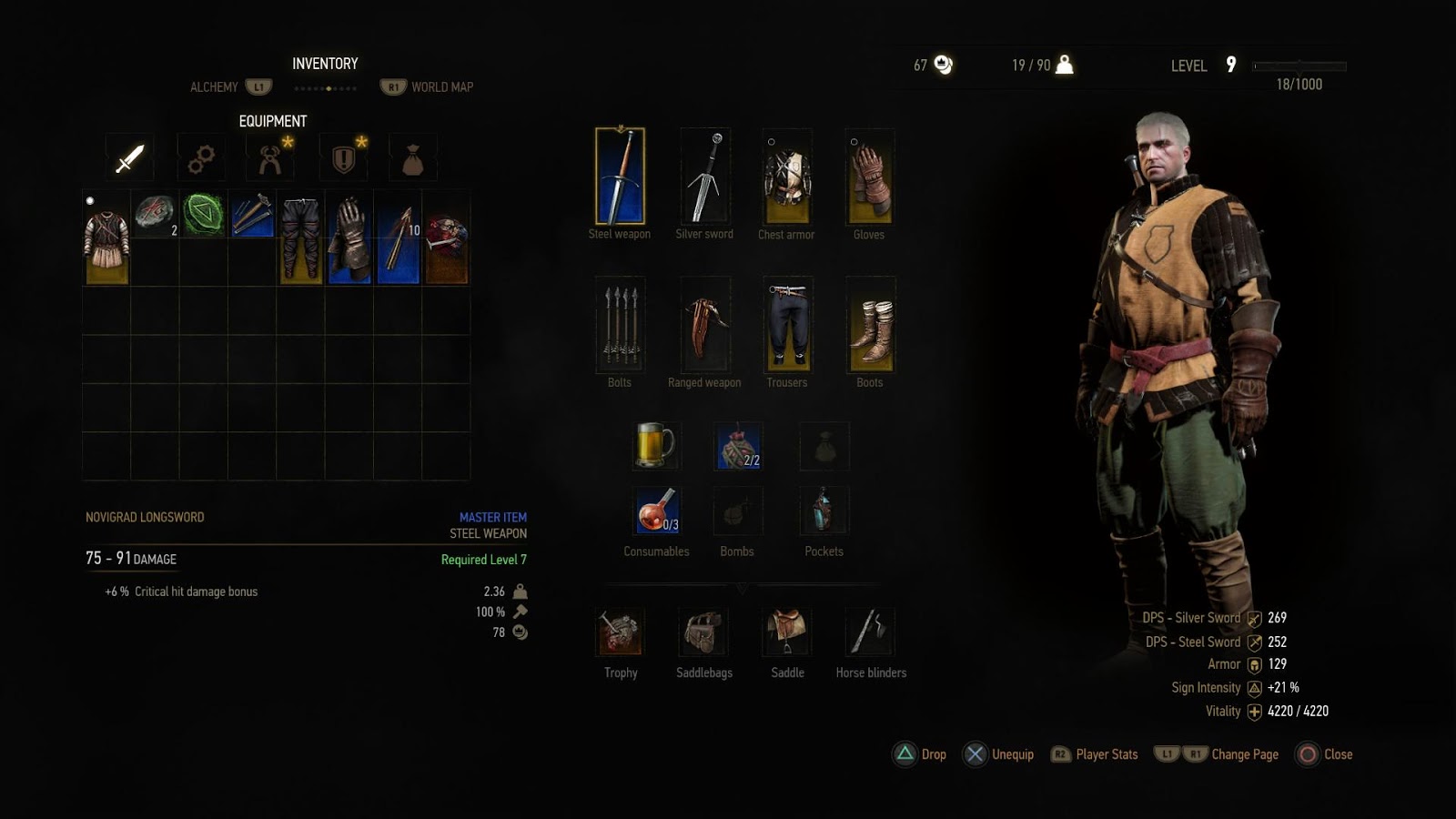Select the equipped Bolts slot

[x=620, y=325]
